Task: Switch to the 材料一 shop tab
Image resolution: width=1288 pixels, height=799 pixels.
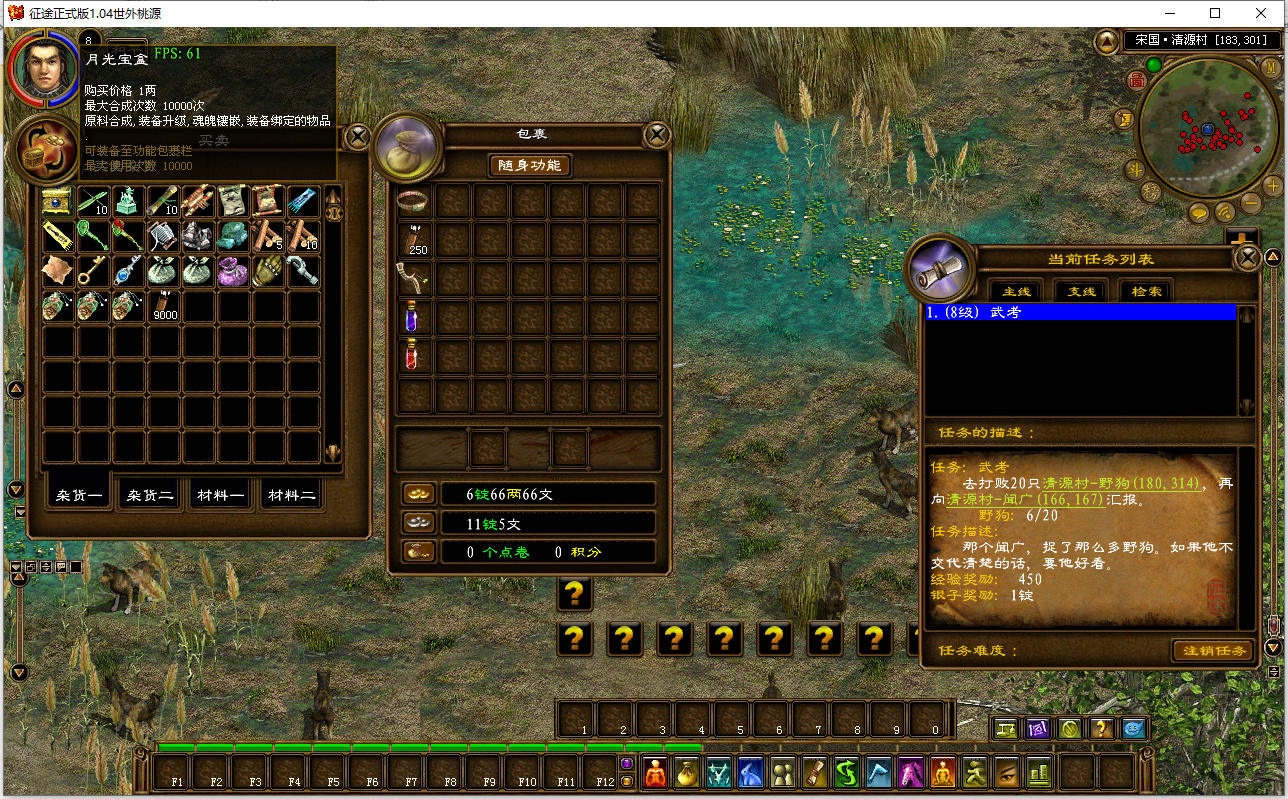Action: pyautogui.click(x=221, y=494)
